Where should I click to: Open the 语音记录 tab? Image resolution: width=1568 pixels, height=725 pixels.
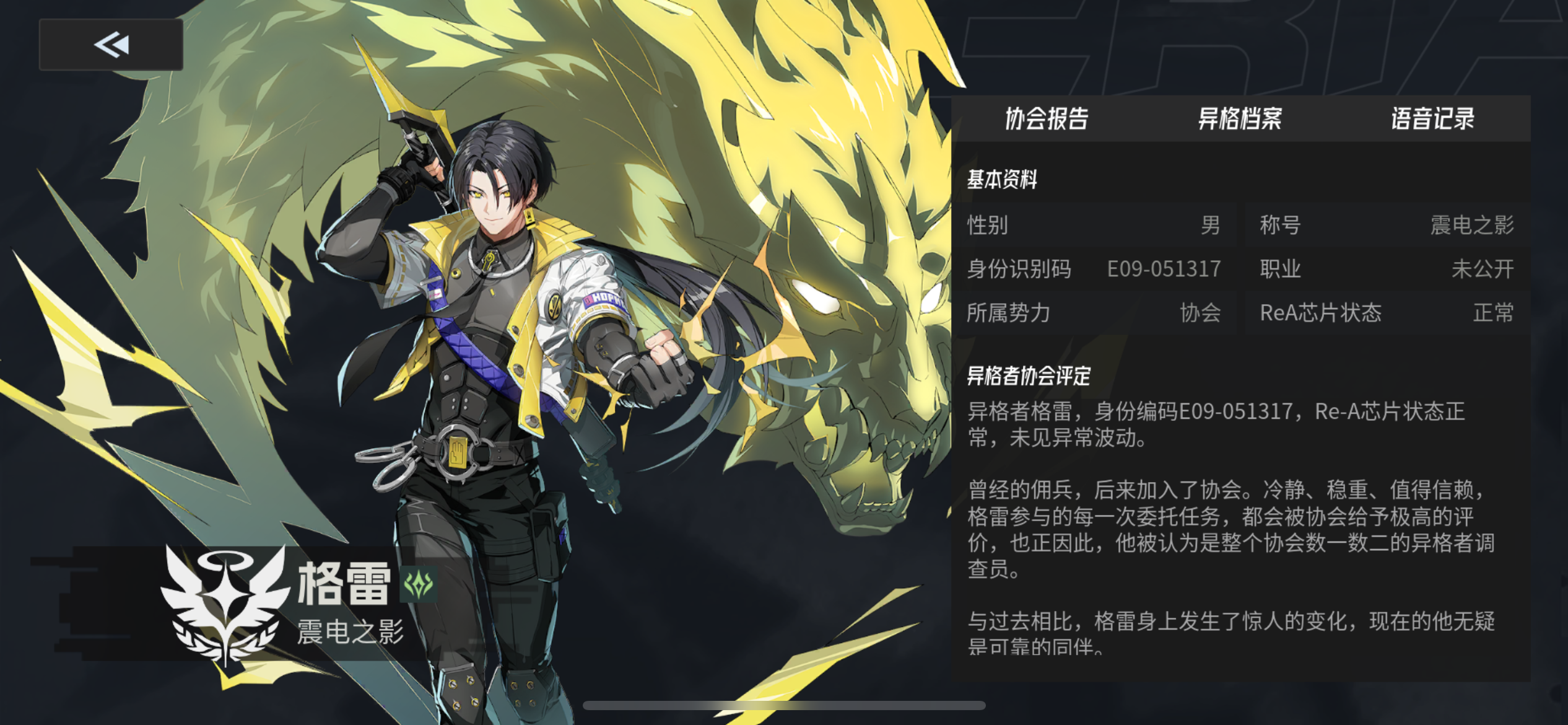tap(1432, 120)
